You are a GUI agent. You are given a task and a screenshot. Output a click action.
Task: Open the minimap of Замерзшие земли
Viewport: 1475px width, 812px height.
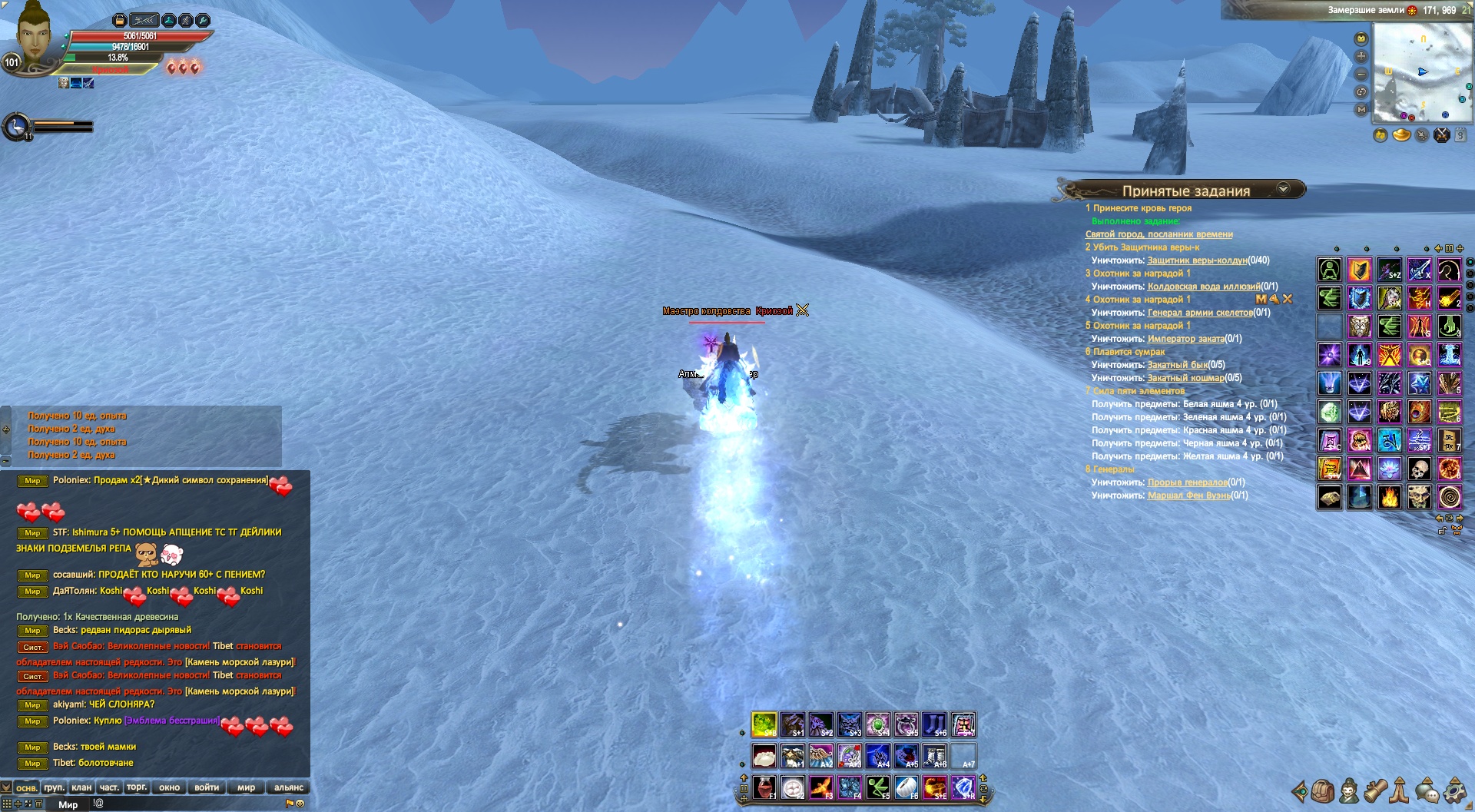pyautogui.click(x=1422, y=71)
